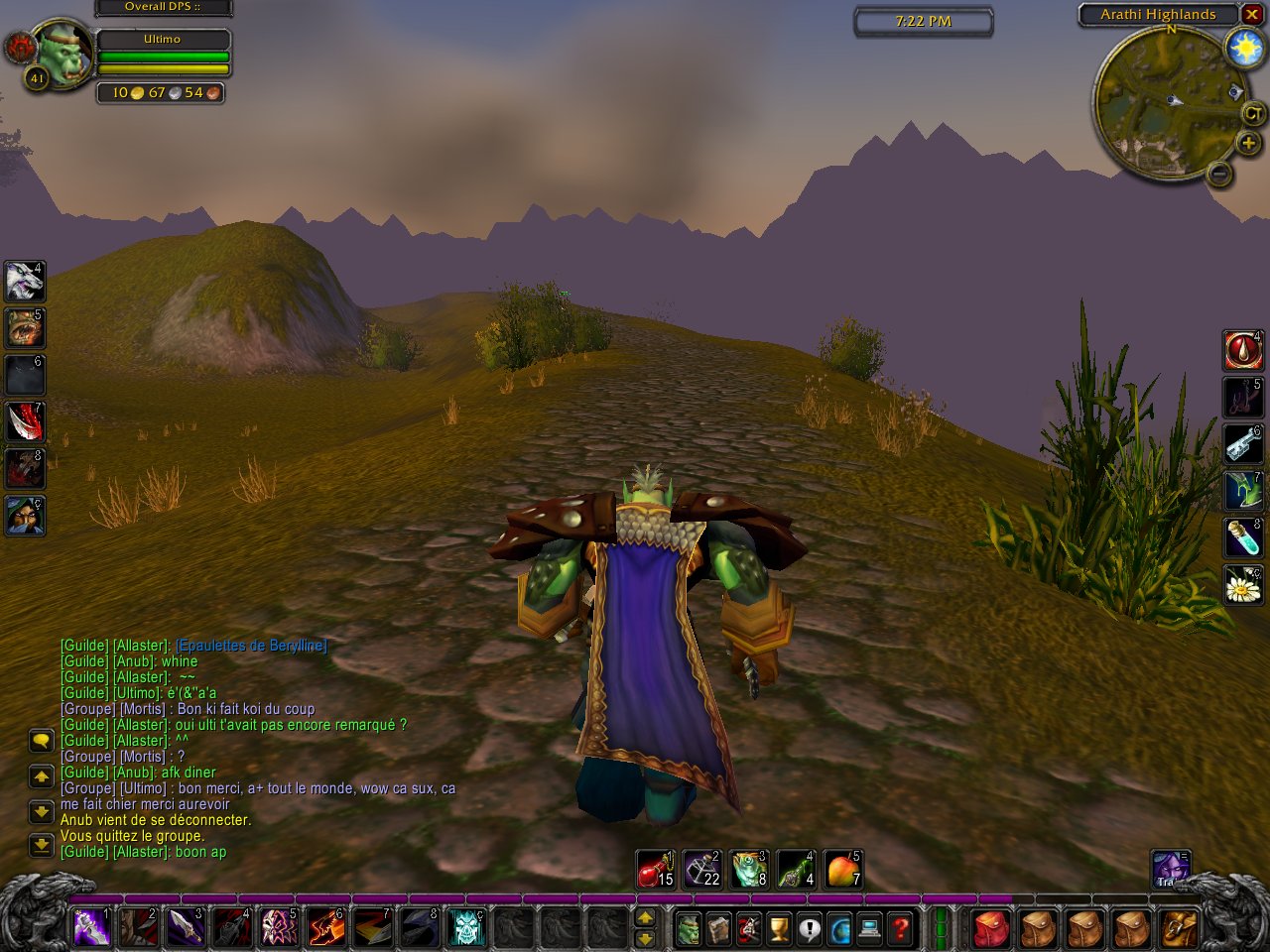
Task: Click the sun day/night indicator
Action: click(1244, 48)
